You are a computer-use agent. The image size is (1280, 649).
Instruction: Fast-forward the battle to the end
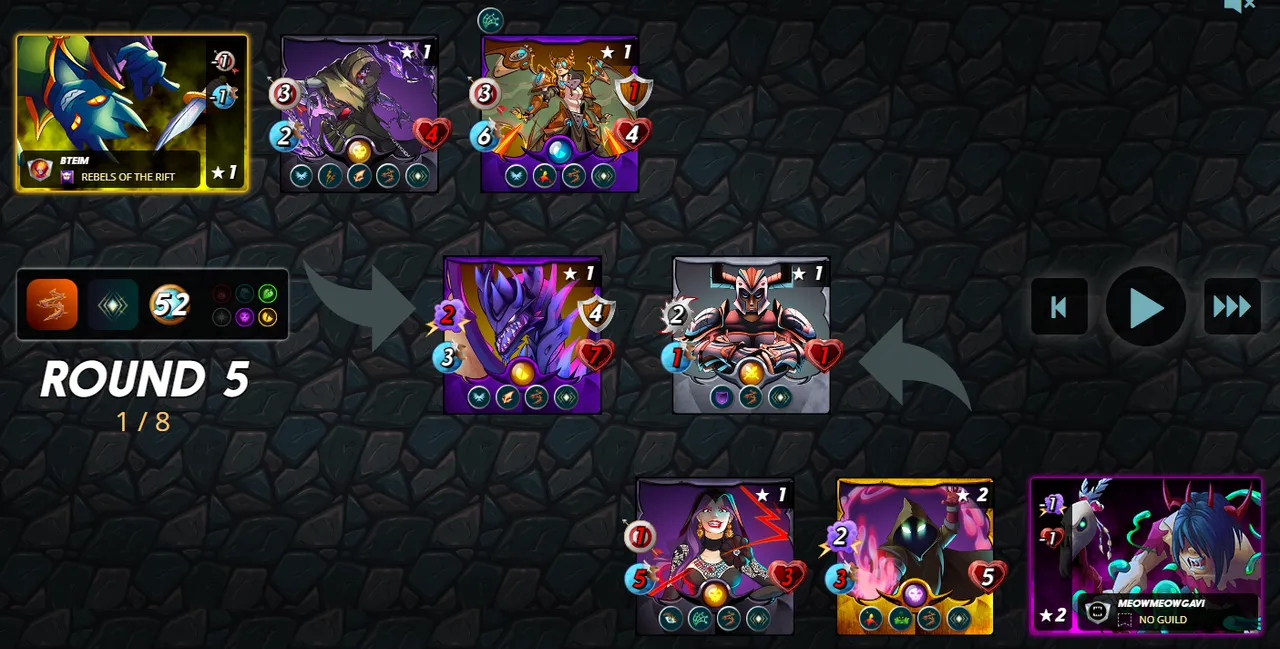click(x=1232, y=307)
